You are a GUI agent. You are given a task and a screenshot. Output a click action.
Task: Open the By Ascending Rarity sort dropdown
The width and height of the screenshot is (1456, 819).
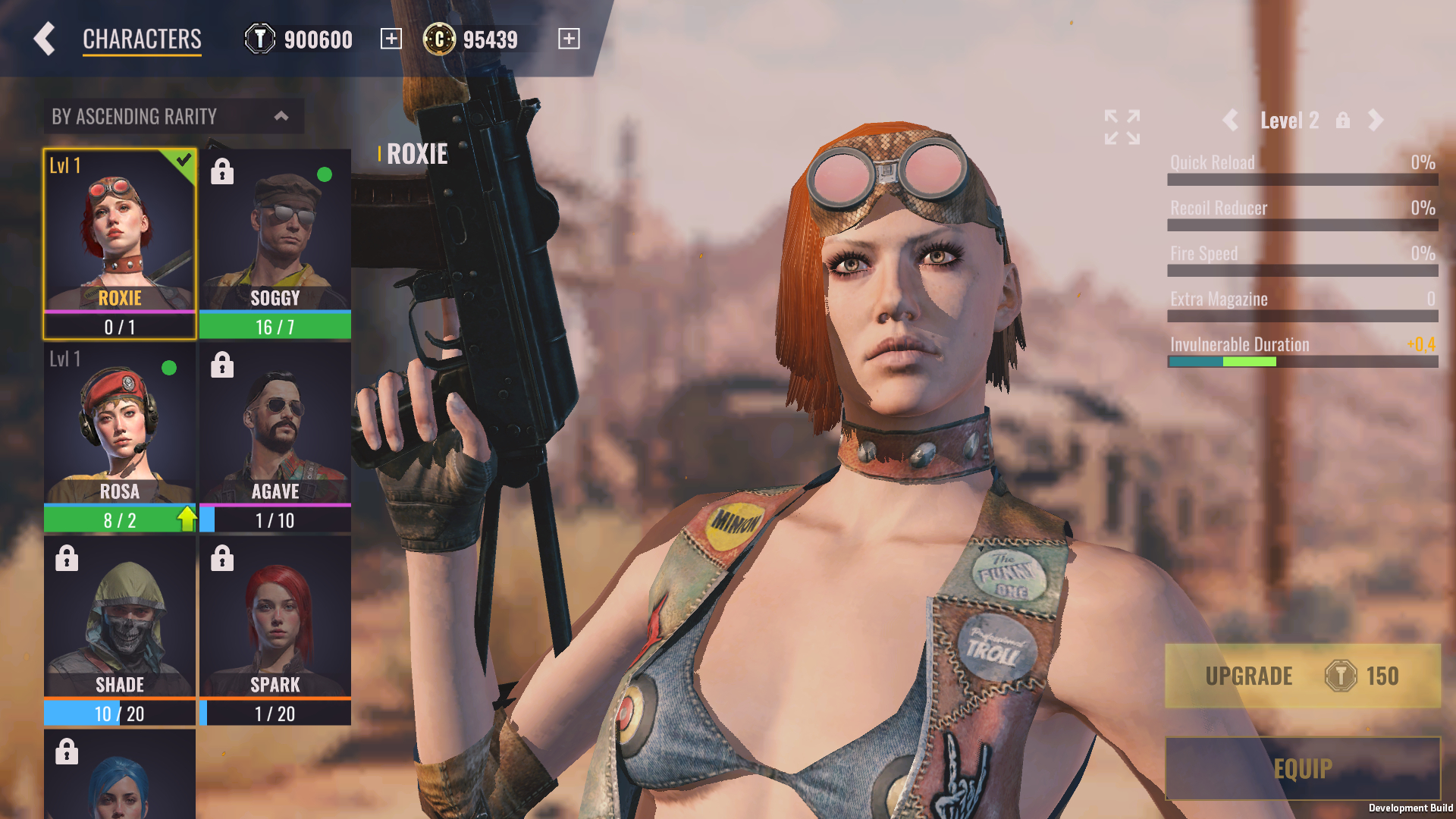coord(174,116)
